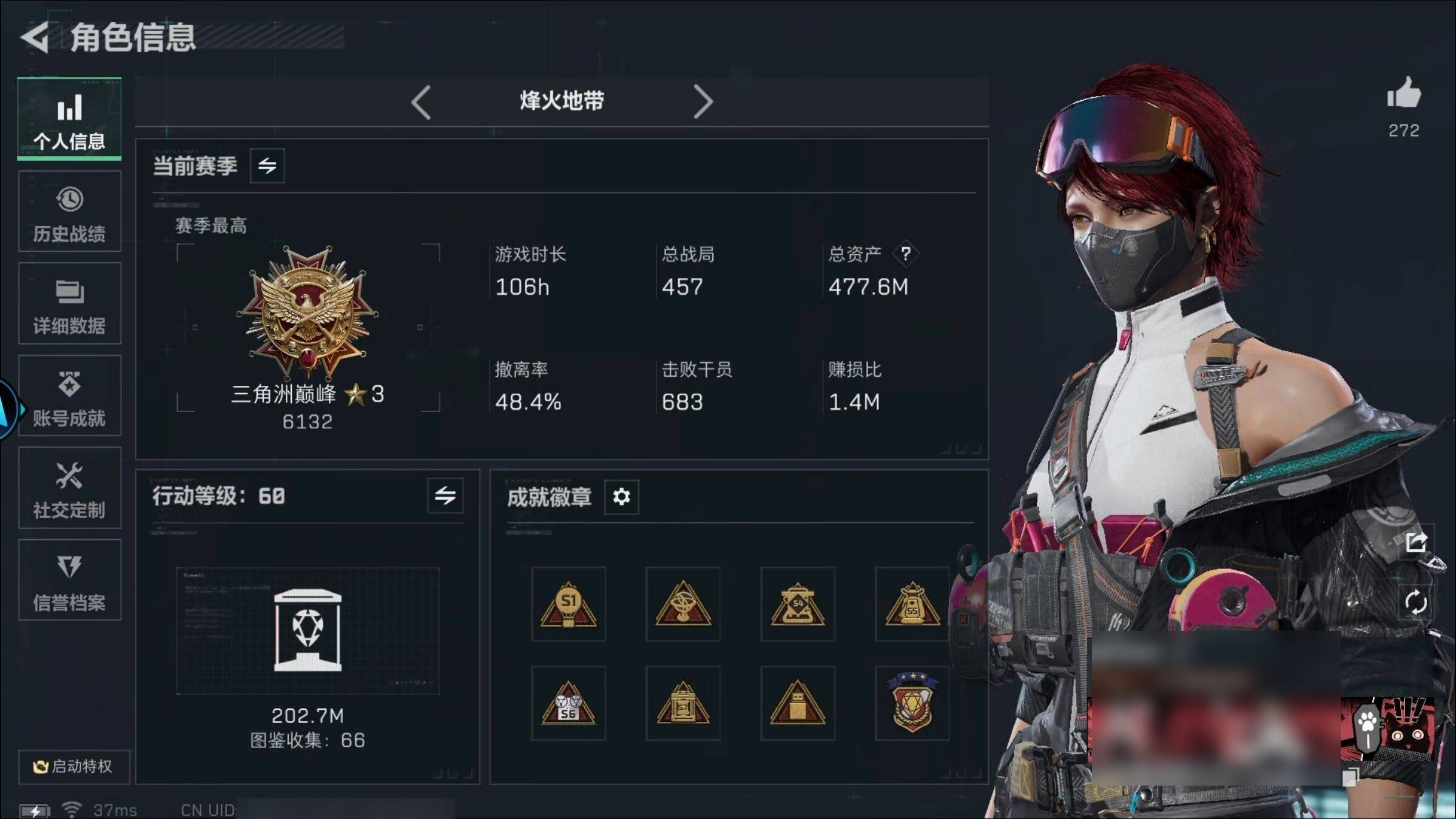Select the S6 achievement badge
The width and height of the screenshot is (1456, 819).
tap(568, 704)
